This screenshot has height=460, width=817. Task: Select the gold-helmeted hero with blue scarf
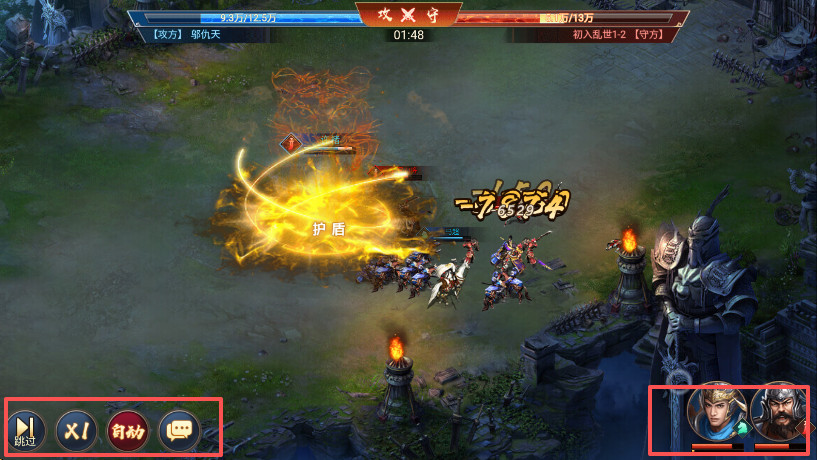pyautogui.click(x=712, y=412)
